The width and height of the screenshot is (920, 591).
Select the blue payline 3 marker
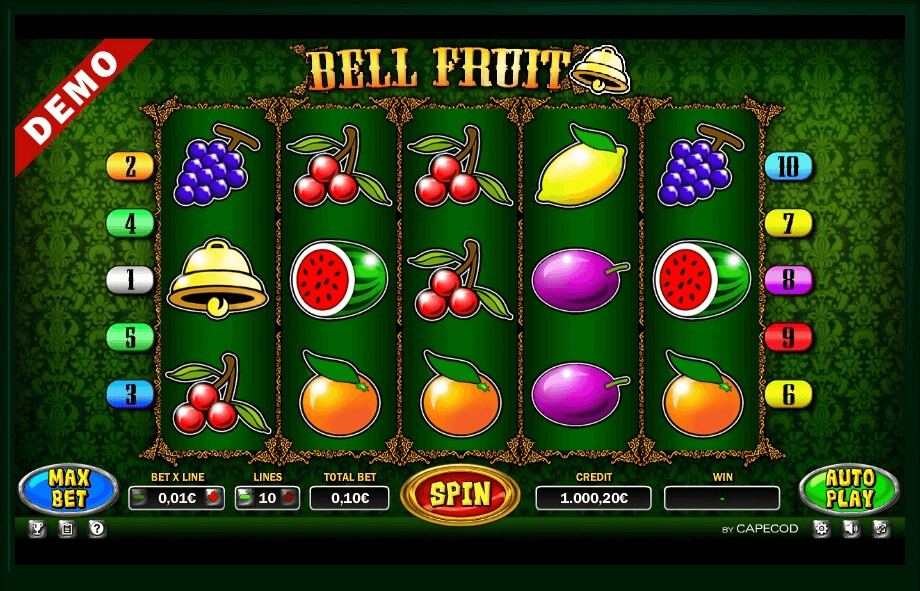130,394
